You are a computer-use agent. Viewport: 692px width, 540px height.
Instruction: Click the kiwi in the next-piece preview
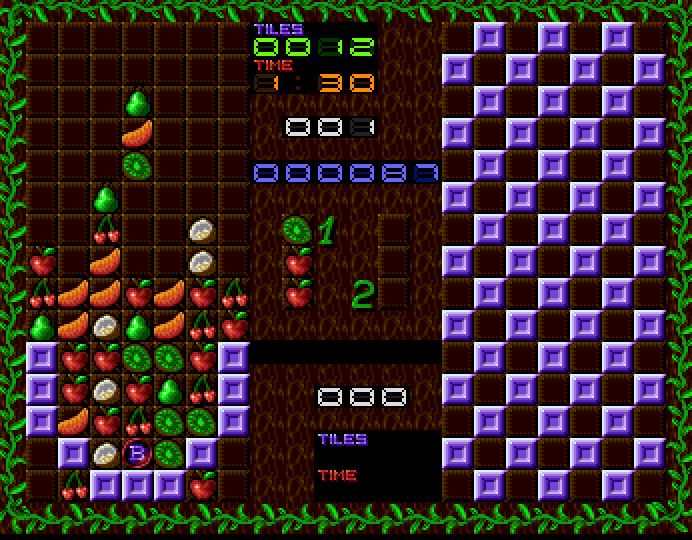297,231
